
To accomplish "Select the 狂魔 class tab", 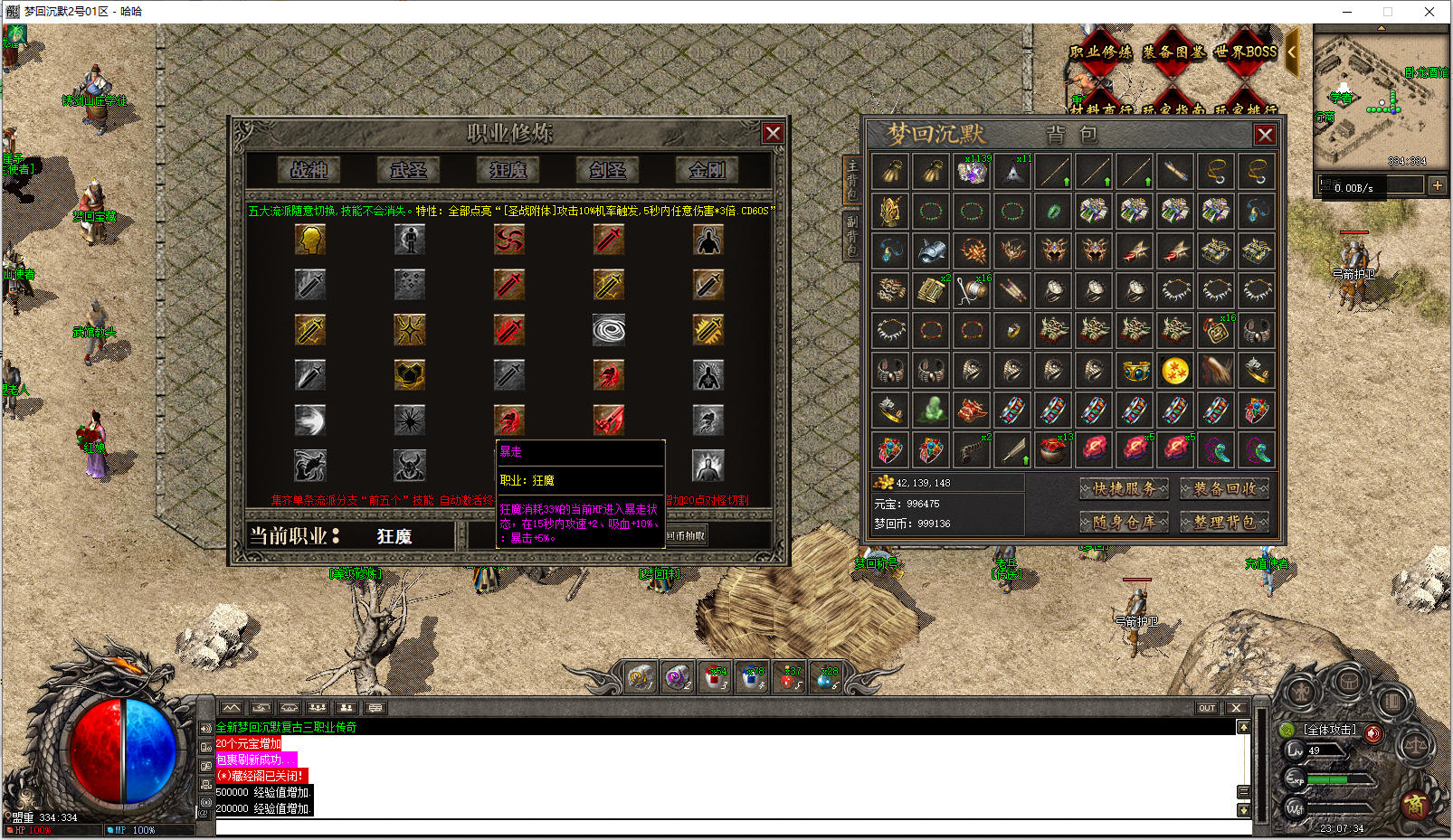I will 508,169.
